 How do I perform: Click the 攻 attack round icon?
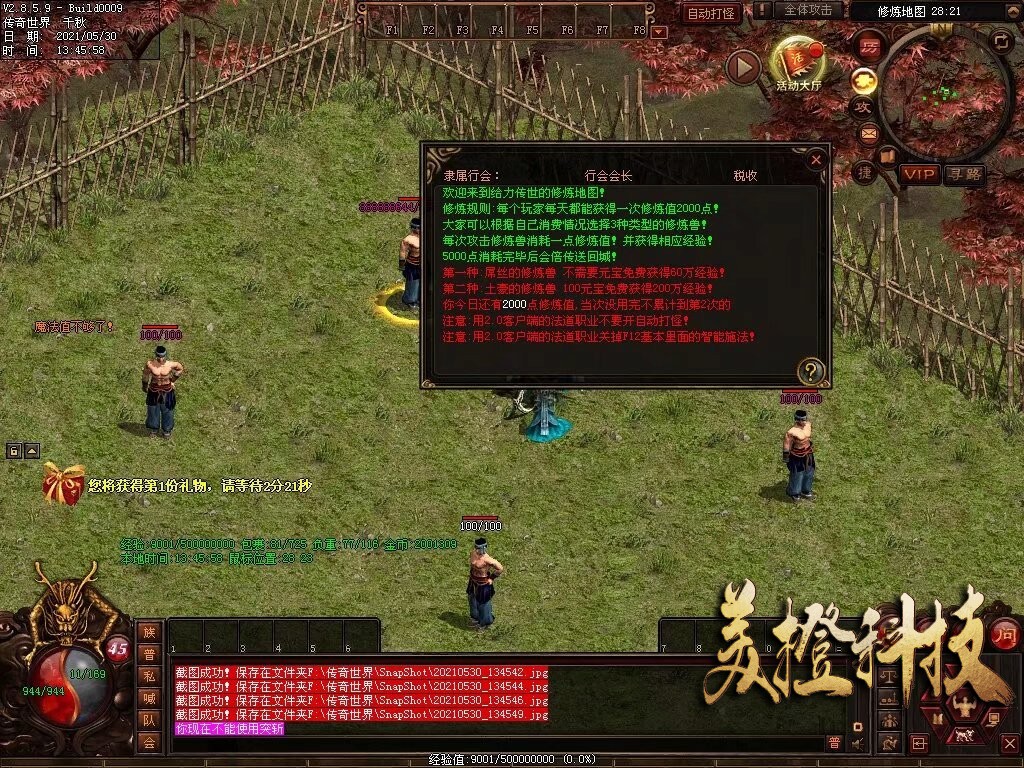862,106
